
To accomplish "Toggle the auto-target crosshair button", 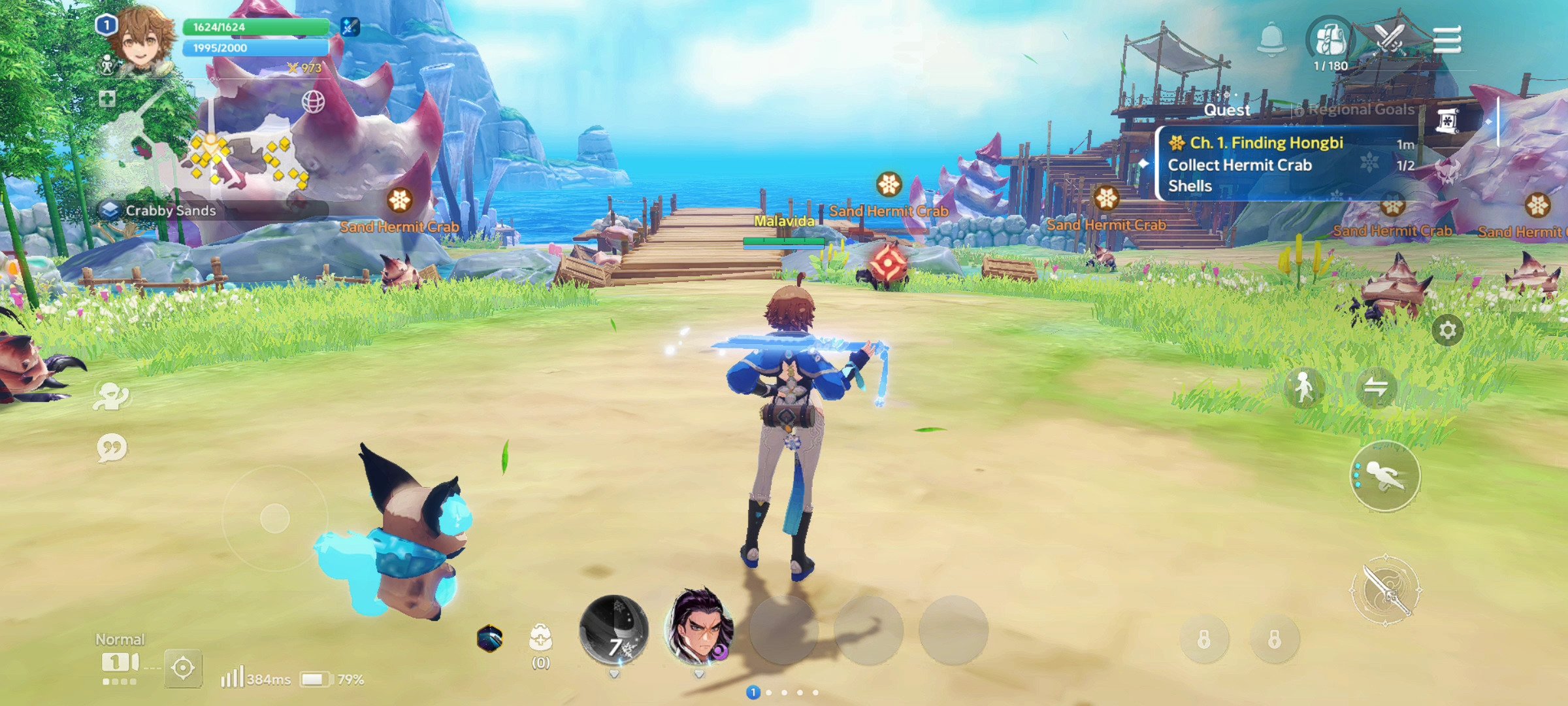I will tap(183, 668).
